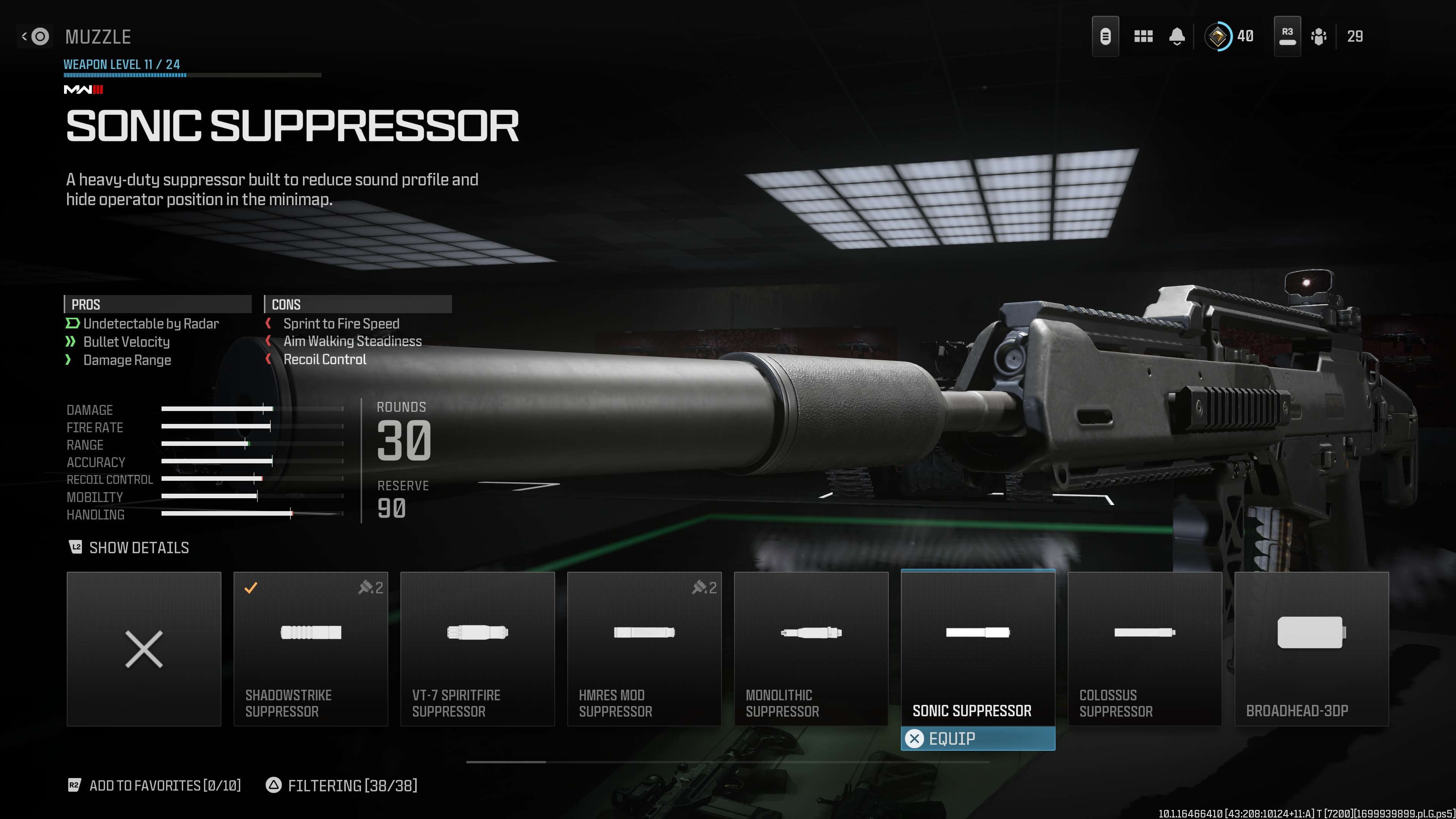
Task: Go back from the Muzzle screen
Action: 35,37
